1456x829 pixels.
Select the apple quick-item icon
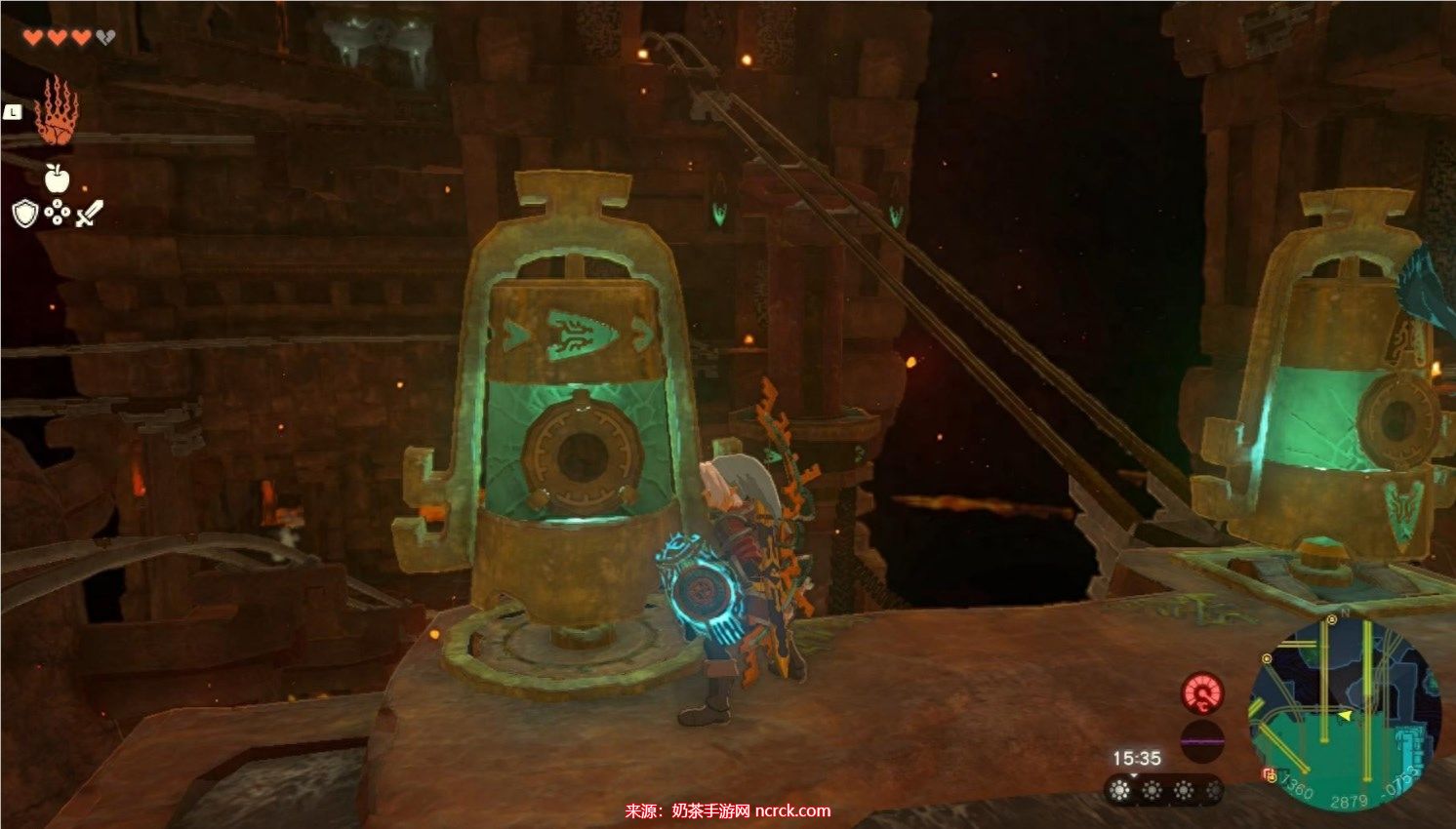[57, 178]
